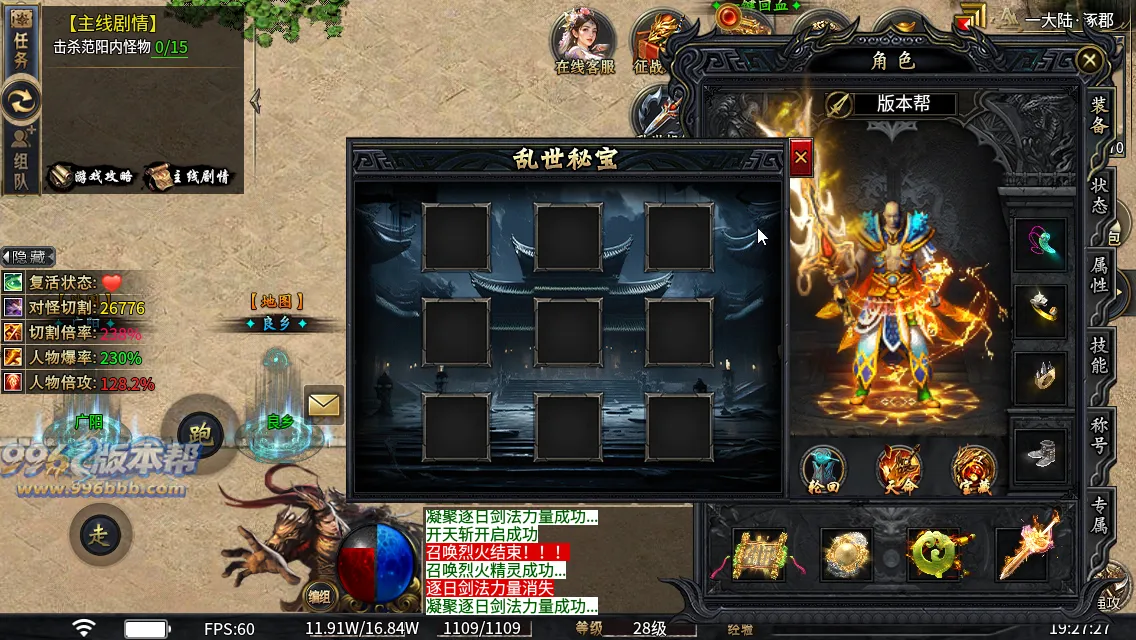
Task: Open the 轮回 reincarnation icon
Action: (x=823, y=470)
